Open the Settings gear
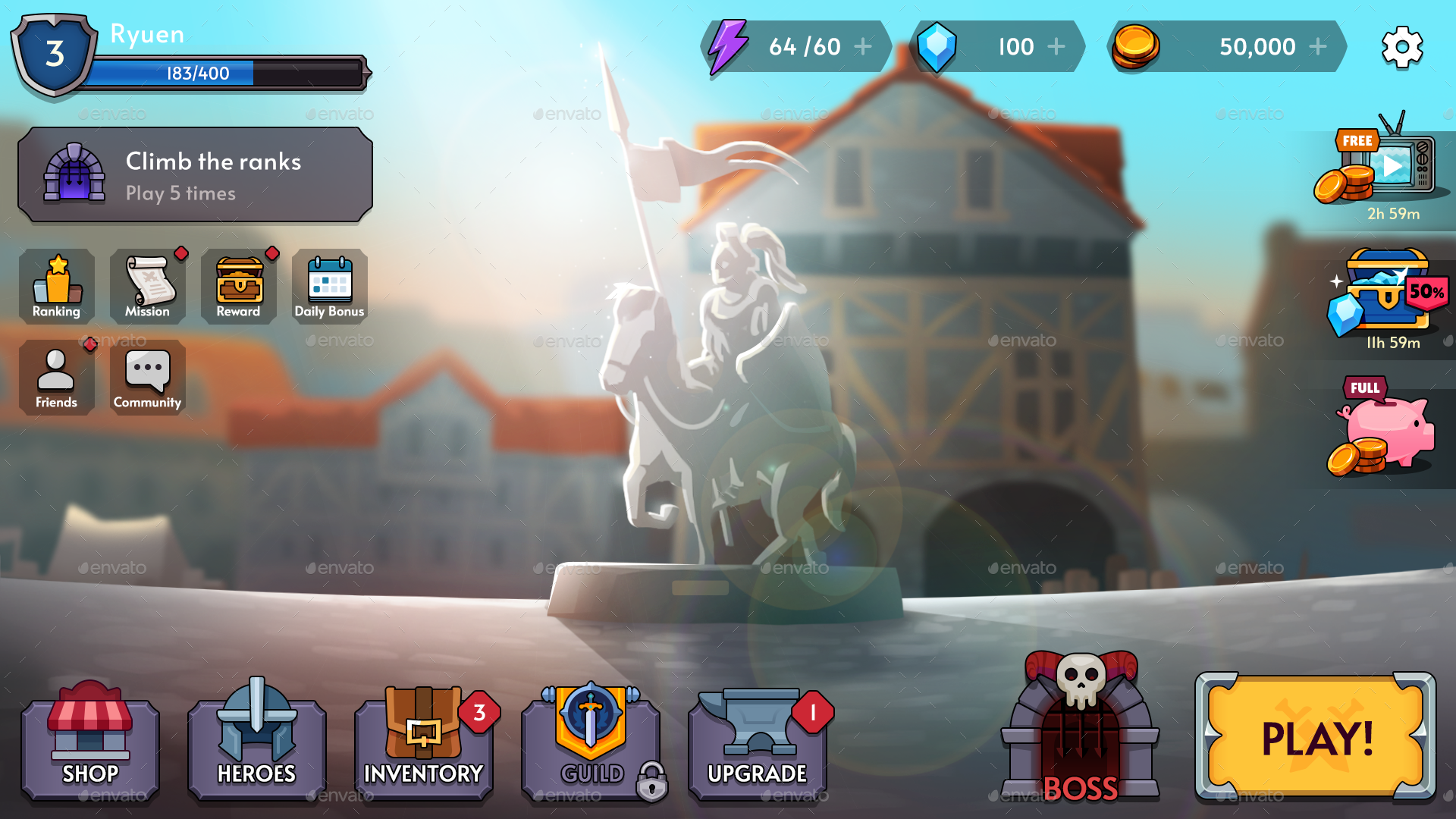Image resolution: width=1456 pixels, height=819 pixels. point(1403,45)
